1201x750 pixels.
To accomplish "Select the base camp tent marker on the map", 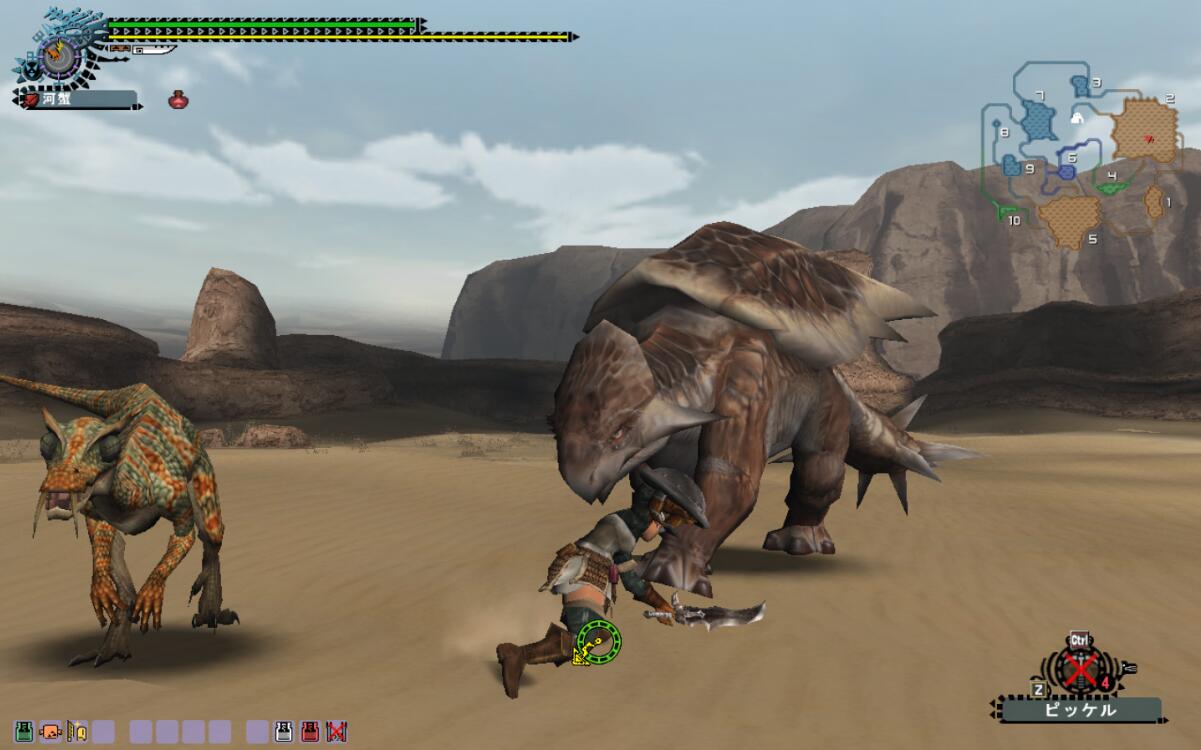I will [x=1077, y=118].
